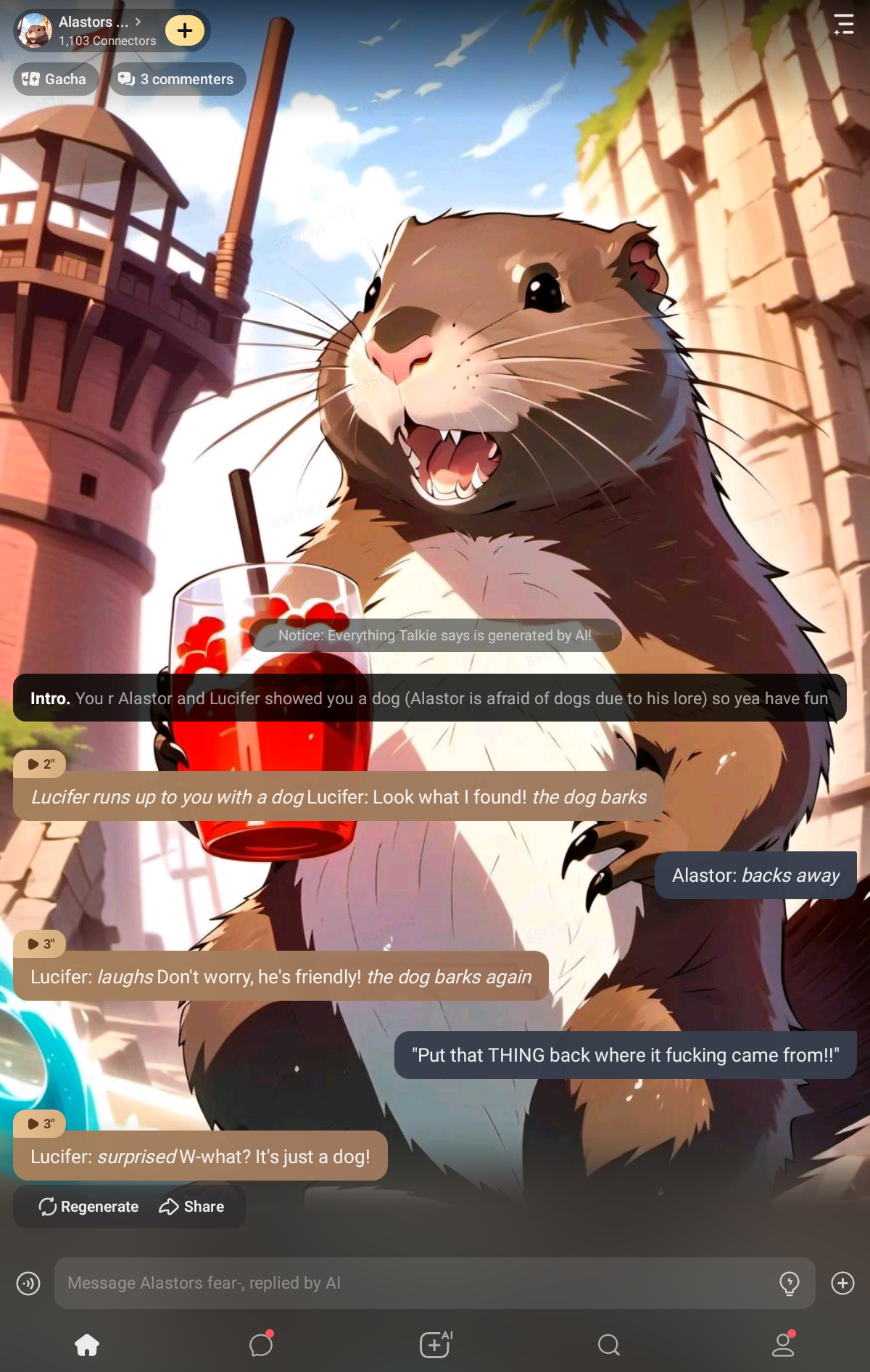870x1372 pixels.
Task: Open the voice input icon beside the message box
Action: 28,1284
